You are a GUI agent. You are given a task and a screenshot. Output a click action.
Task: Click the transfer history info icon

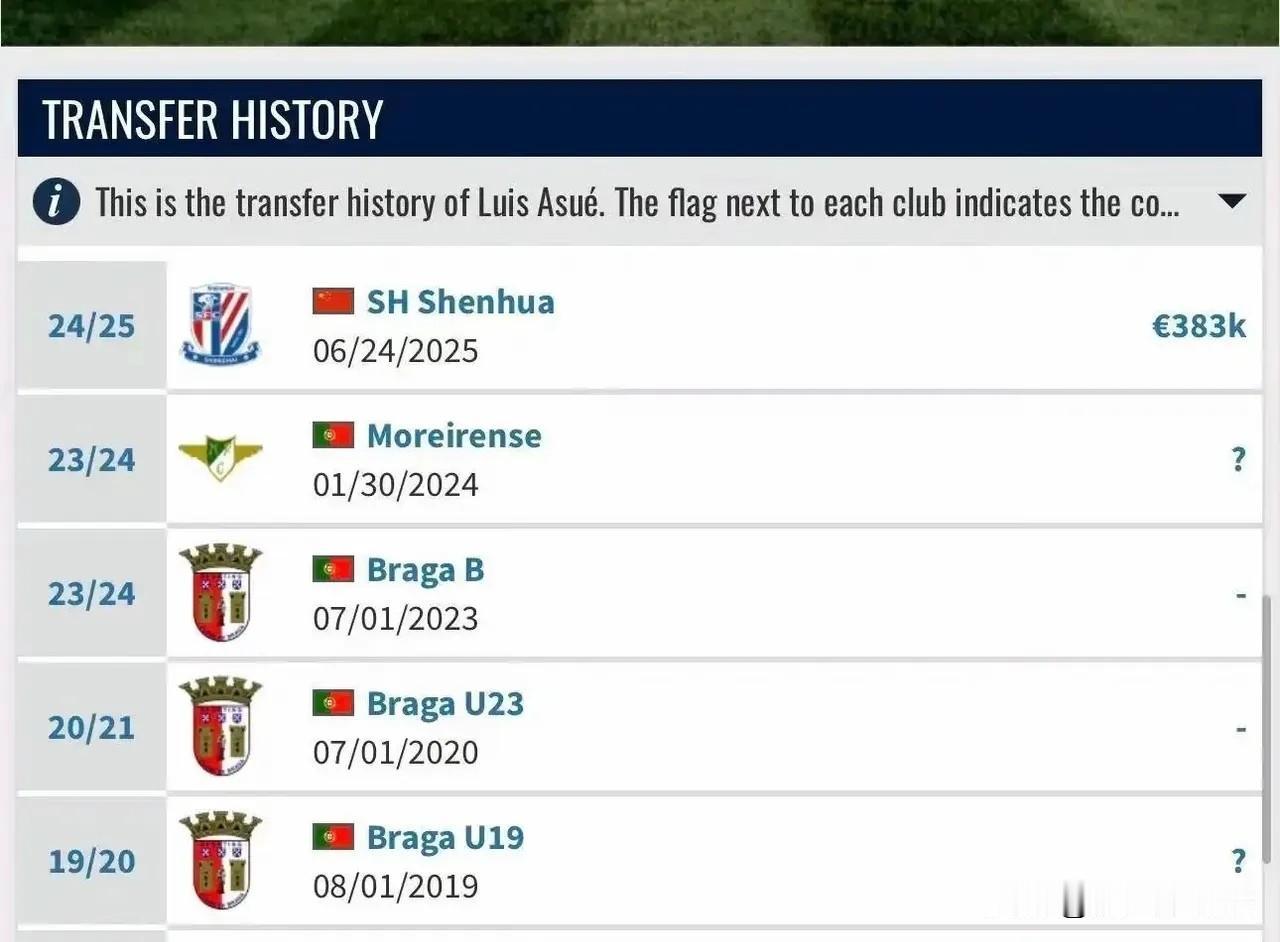point(56,203)
